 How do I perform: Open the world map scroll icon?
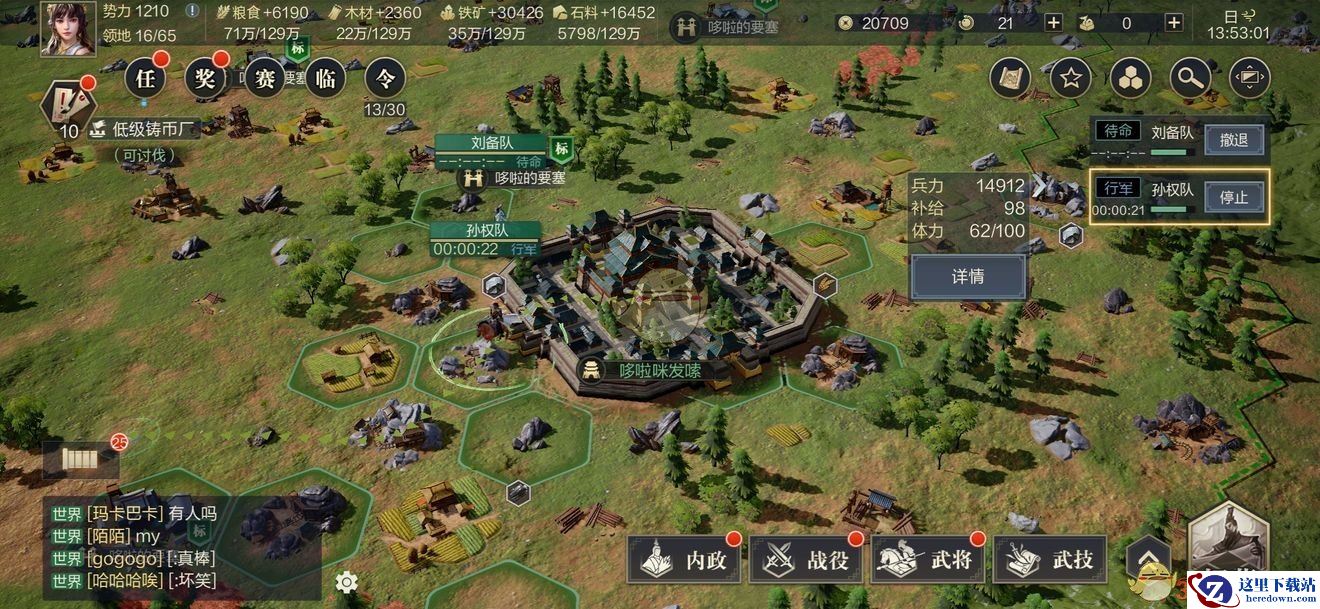pos(1010,78)
